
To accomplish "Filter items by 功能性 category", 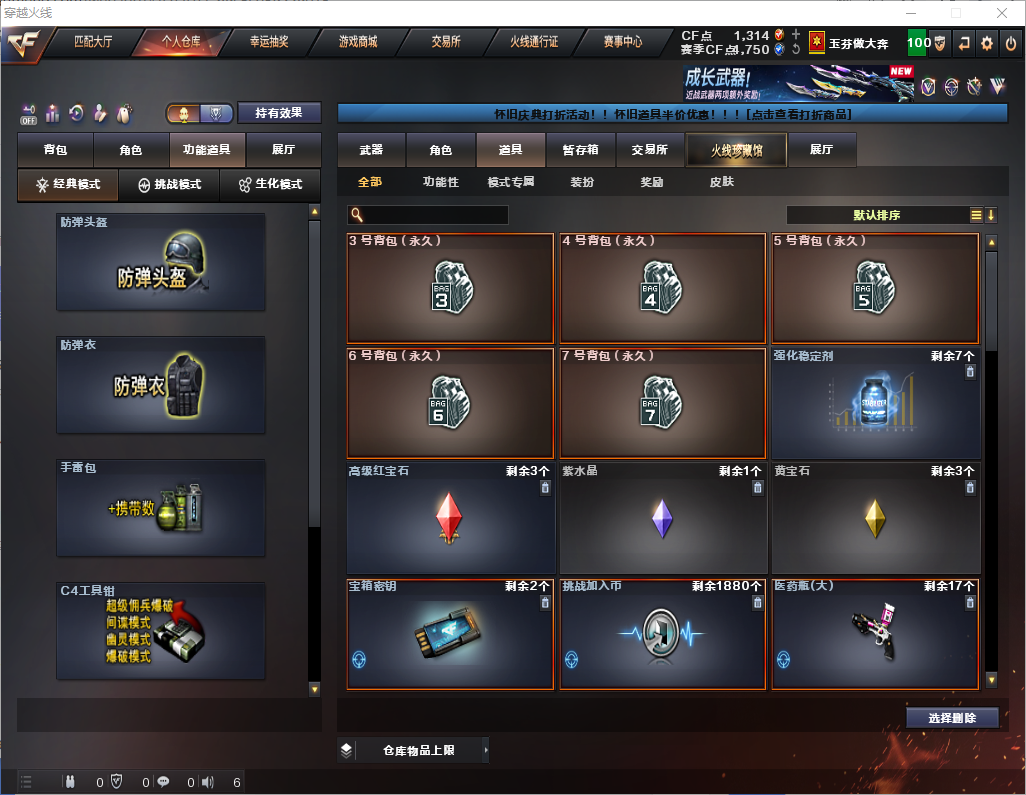I will coord(440,182).
